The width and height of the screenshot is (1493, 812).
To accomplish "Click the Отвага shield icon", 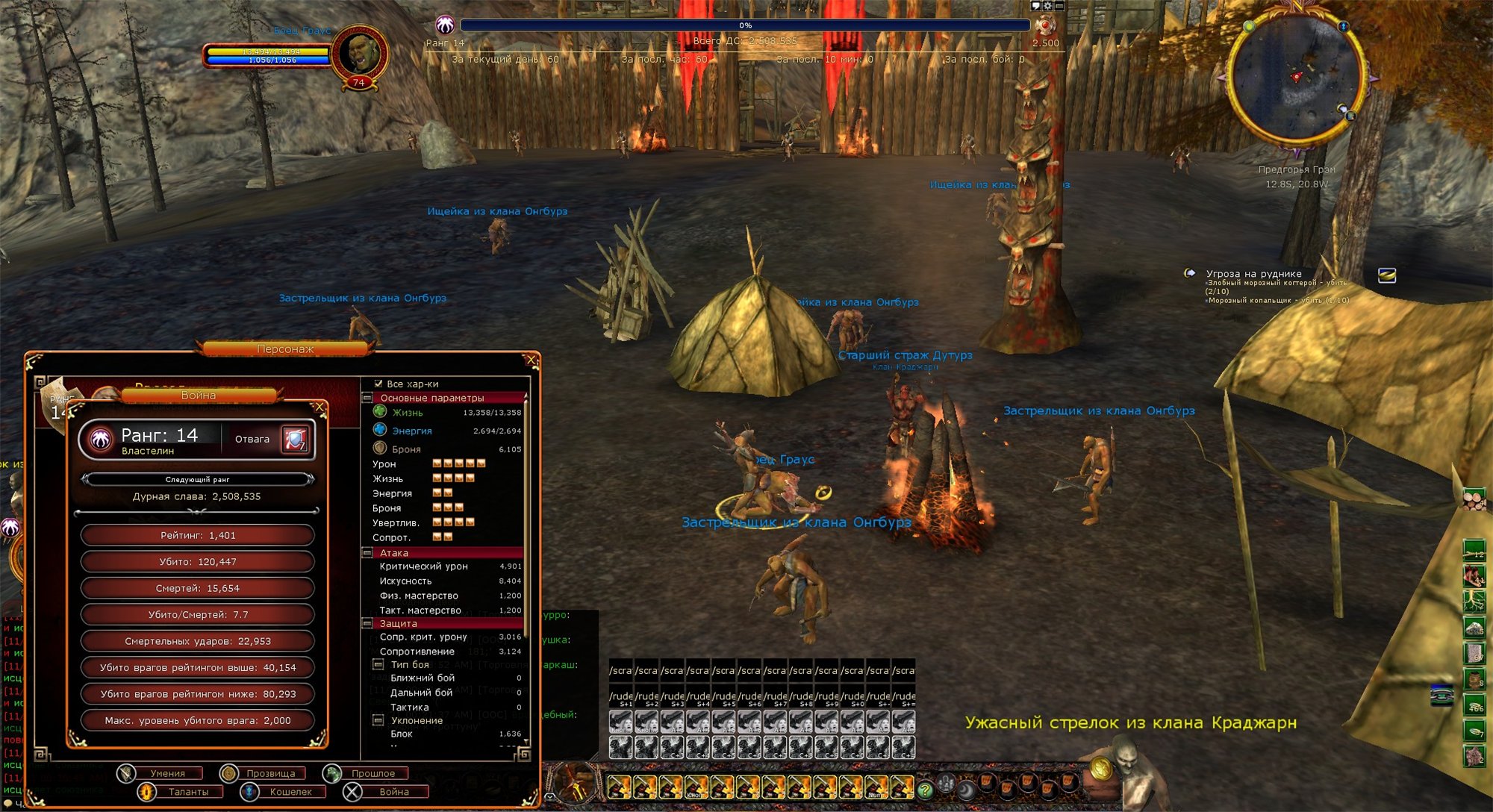I will click(x=295, y=439).
